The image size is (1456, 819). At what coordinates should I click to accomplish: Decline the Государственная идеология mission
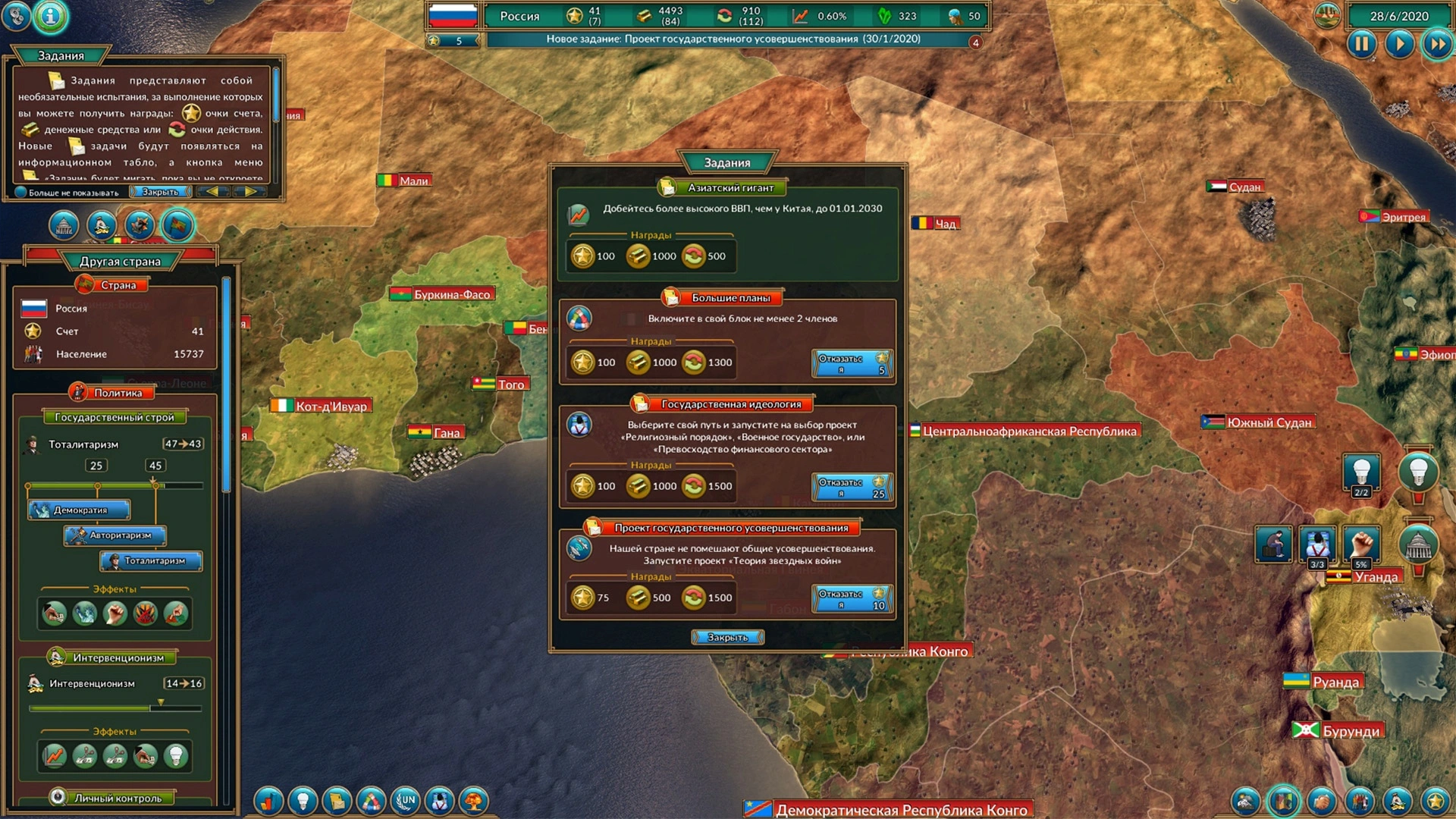coord(852,487)
